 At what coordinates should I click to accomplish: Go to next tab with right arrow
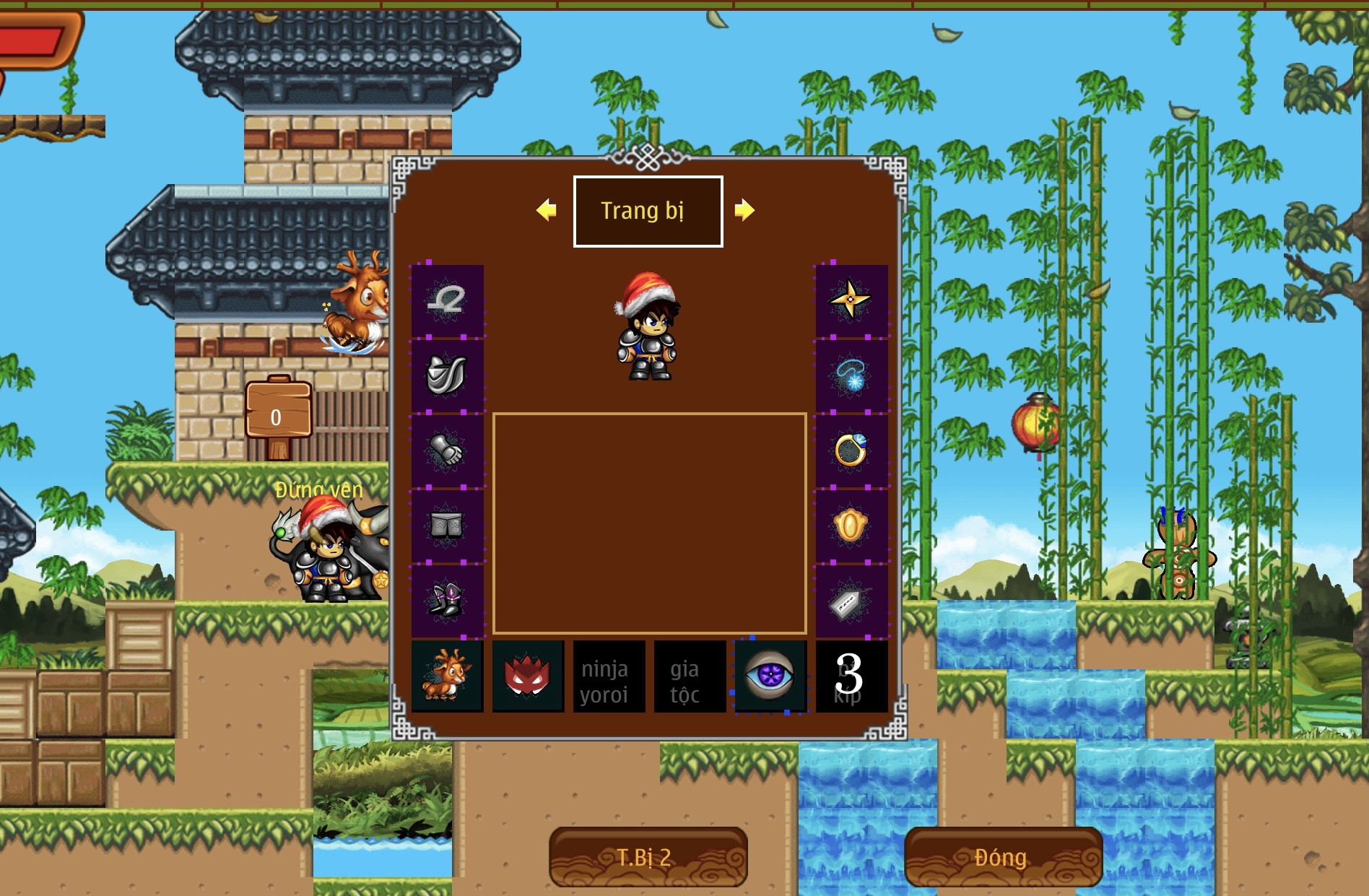click(x=744, y=210)
